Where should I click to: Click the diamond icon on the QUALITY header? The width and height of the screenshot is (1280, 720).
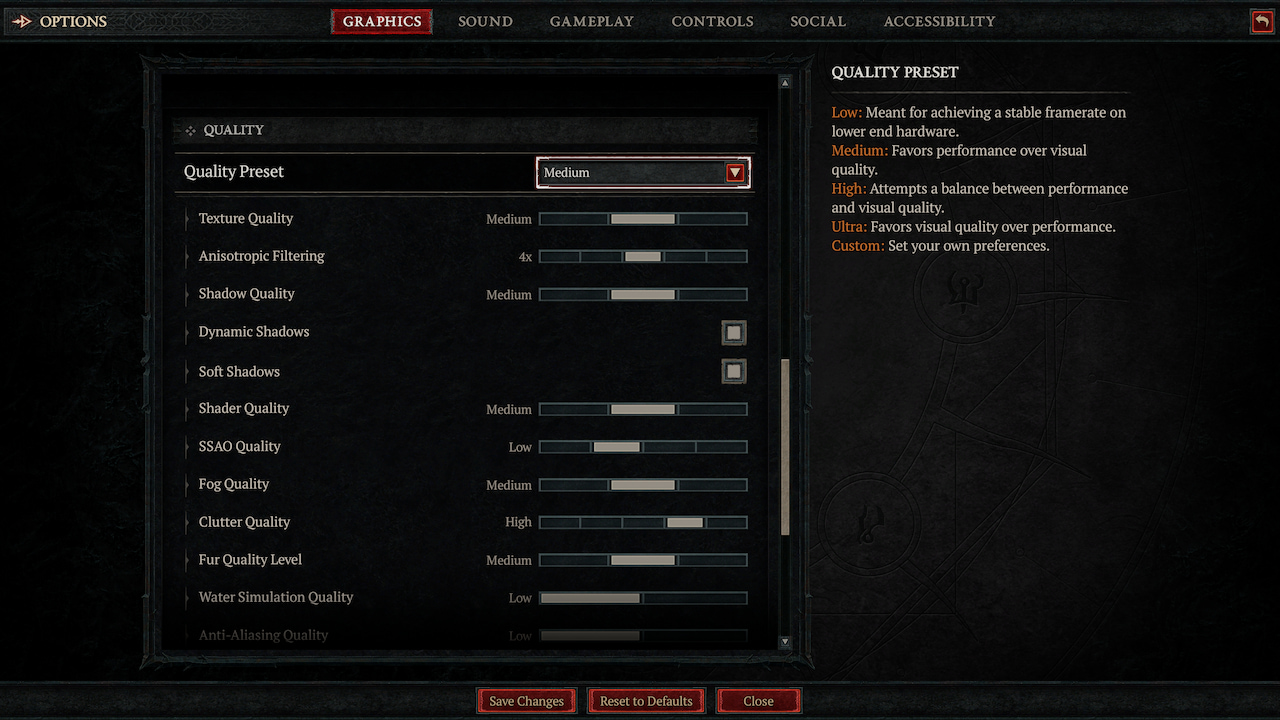coord(189,130)
